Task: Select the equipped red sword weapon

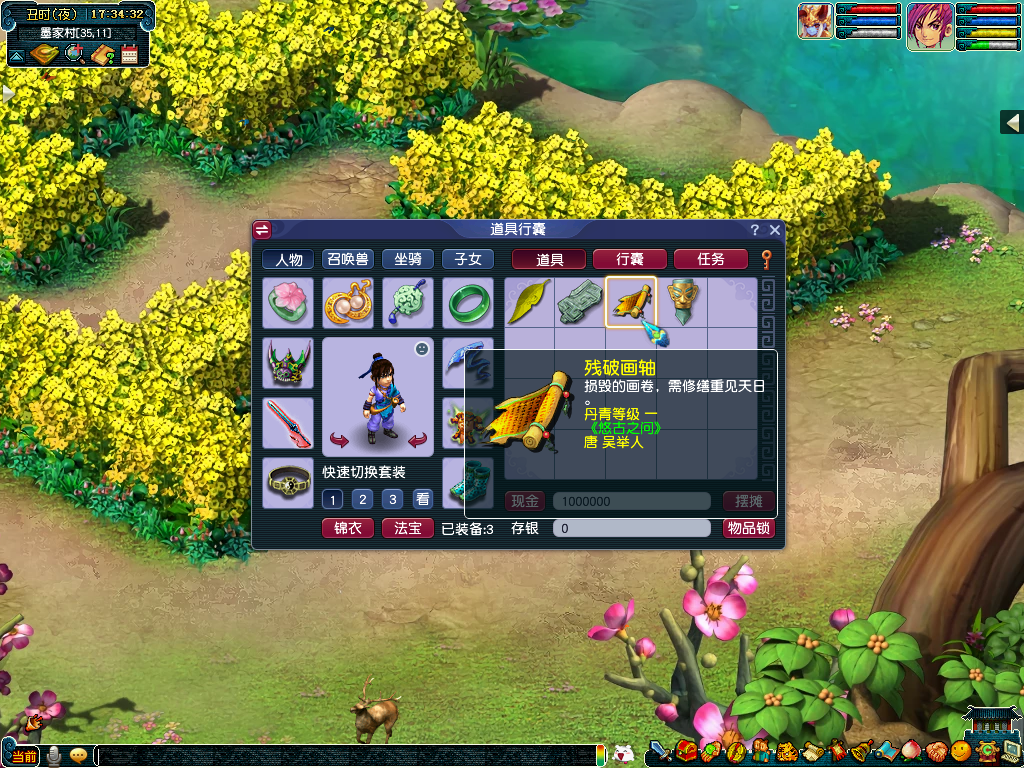Action: click(x=288, y=422)
